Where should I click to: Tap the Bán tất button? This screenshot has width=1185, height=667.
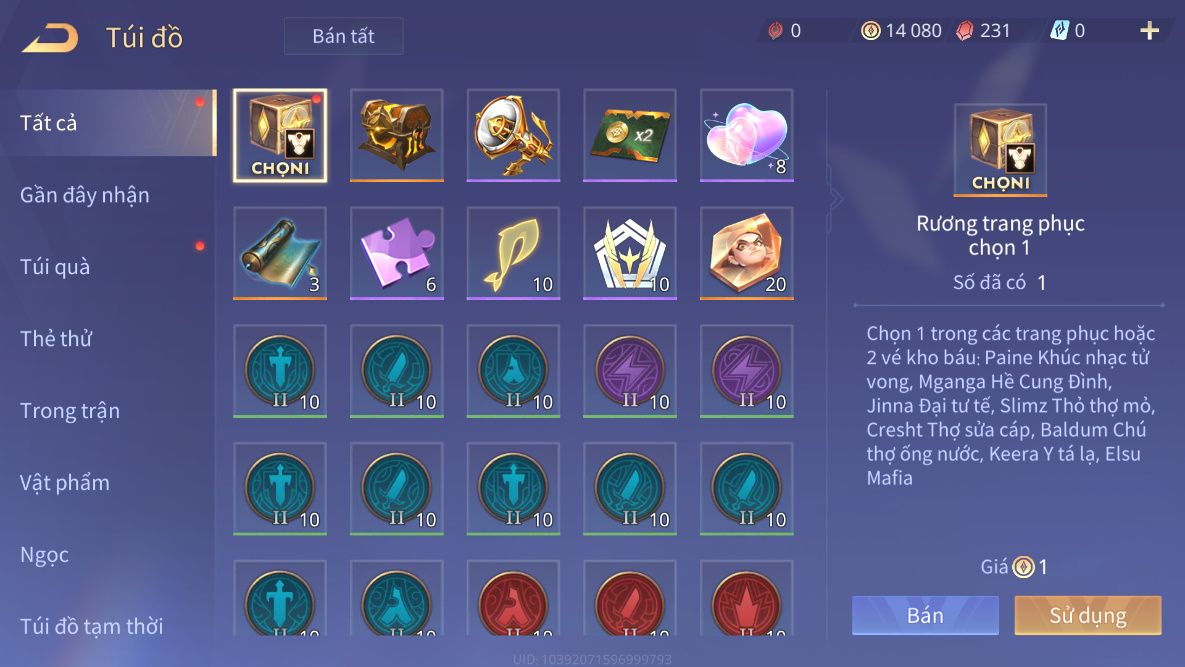[x=343, y=36]
